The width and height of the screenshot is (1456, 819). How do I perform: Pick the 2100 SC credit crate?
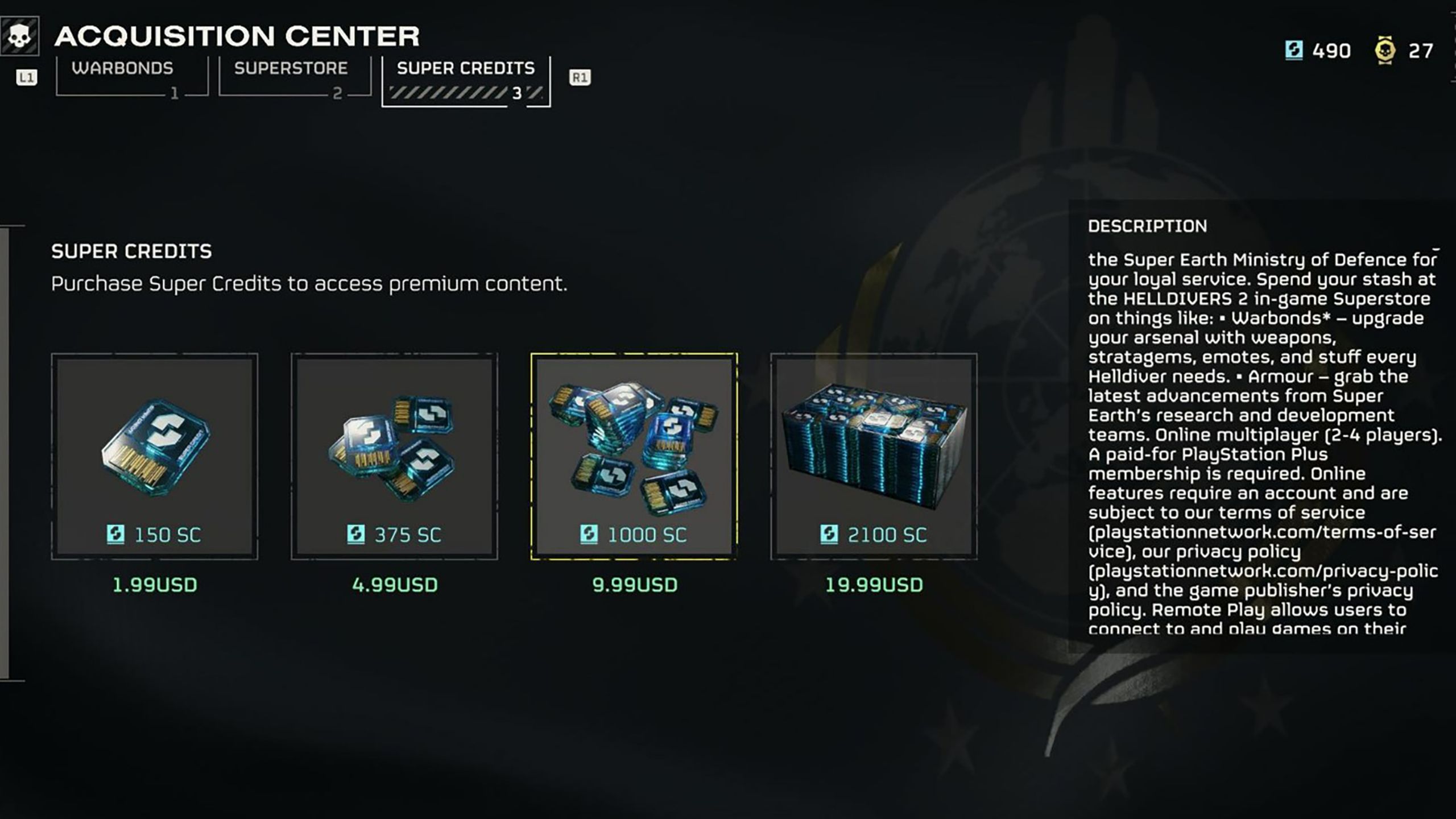874,456
